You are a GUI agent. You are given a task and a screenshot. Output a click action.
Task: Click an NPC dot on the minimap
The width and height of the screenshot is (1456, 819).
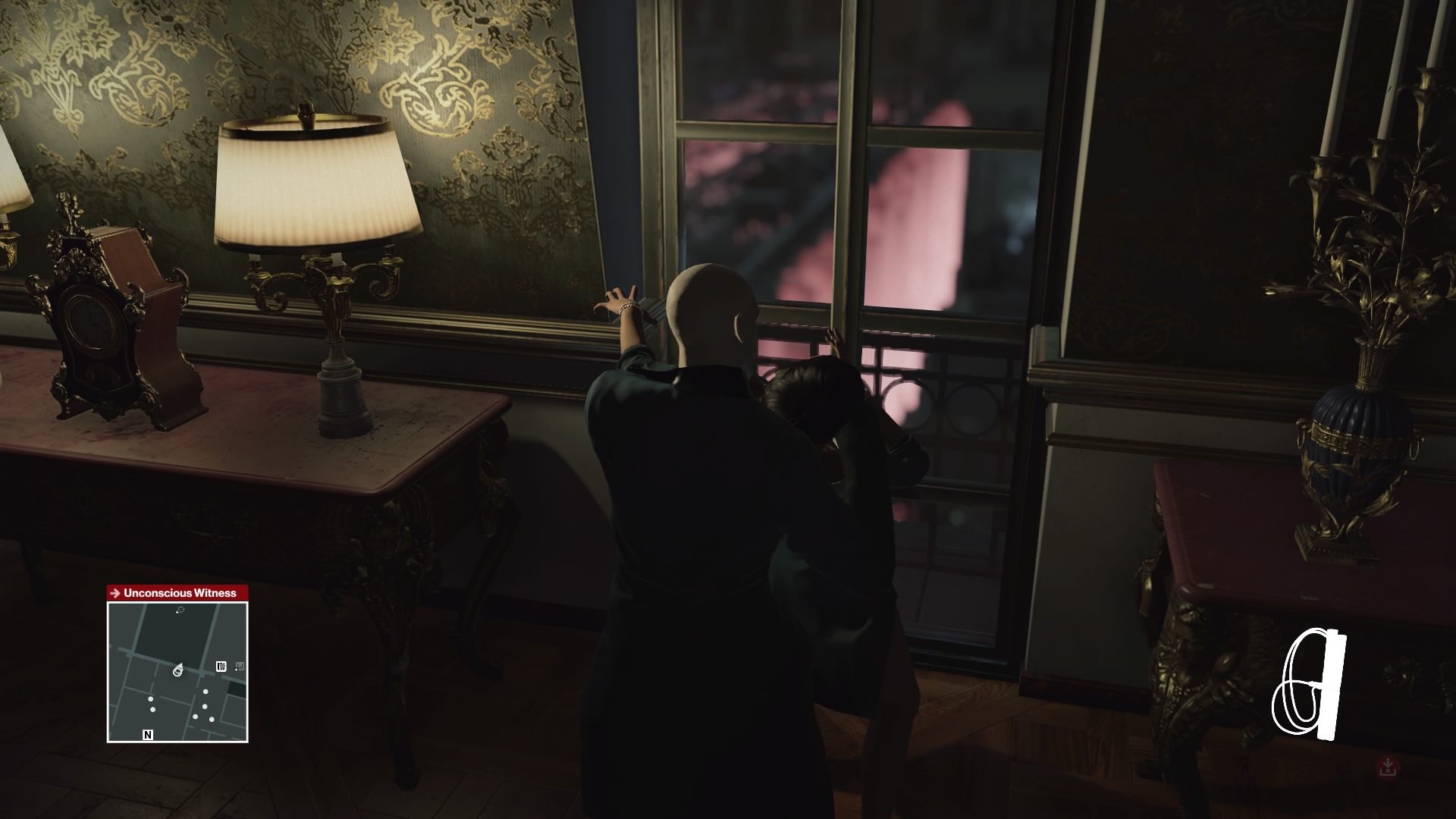(x=150, y=698)
